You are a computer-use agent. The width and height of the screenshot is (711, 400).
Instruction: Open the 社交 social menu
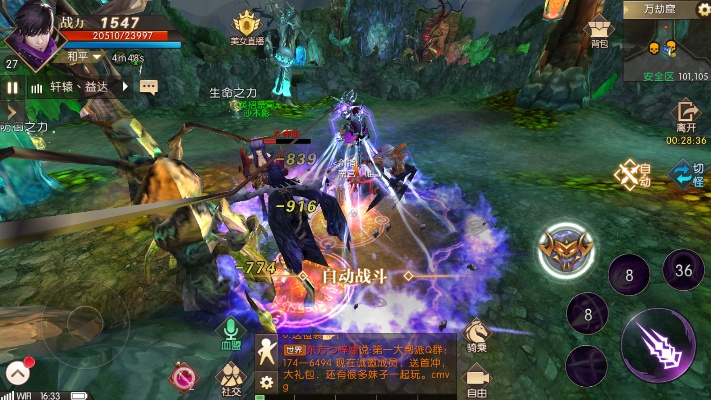231,379
